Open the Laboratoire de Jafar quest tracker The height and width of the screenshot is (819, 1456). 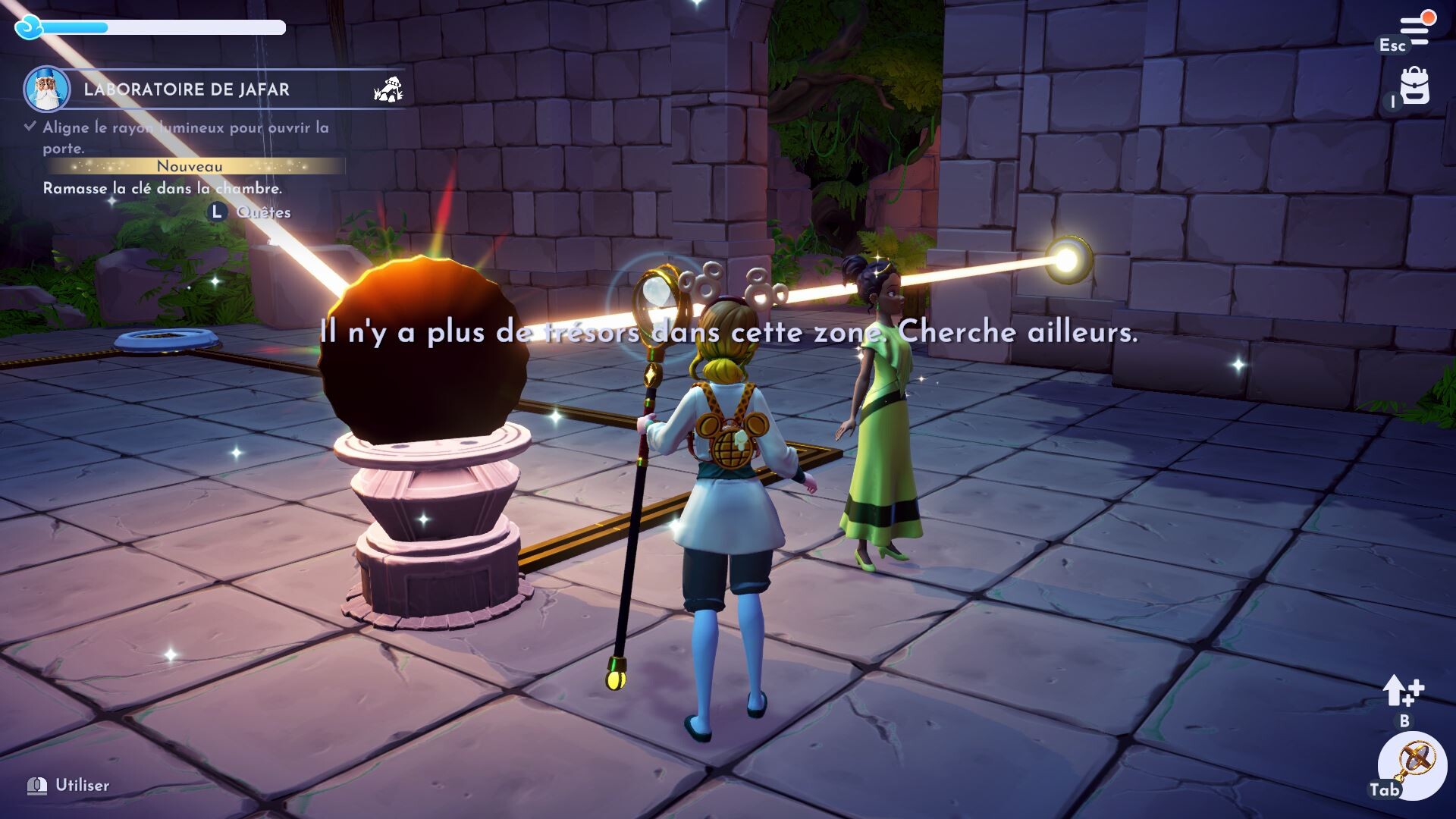click(187, 89)
